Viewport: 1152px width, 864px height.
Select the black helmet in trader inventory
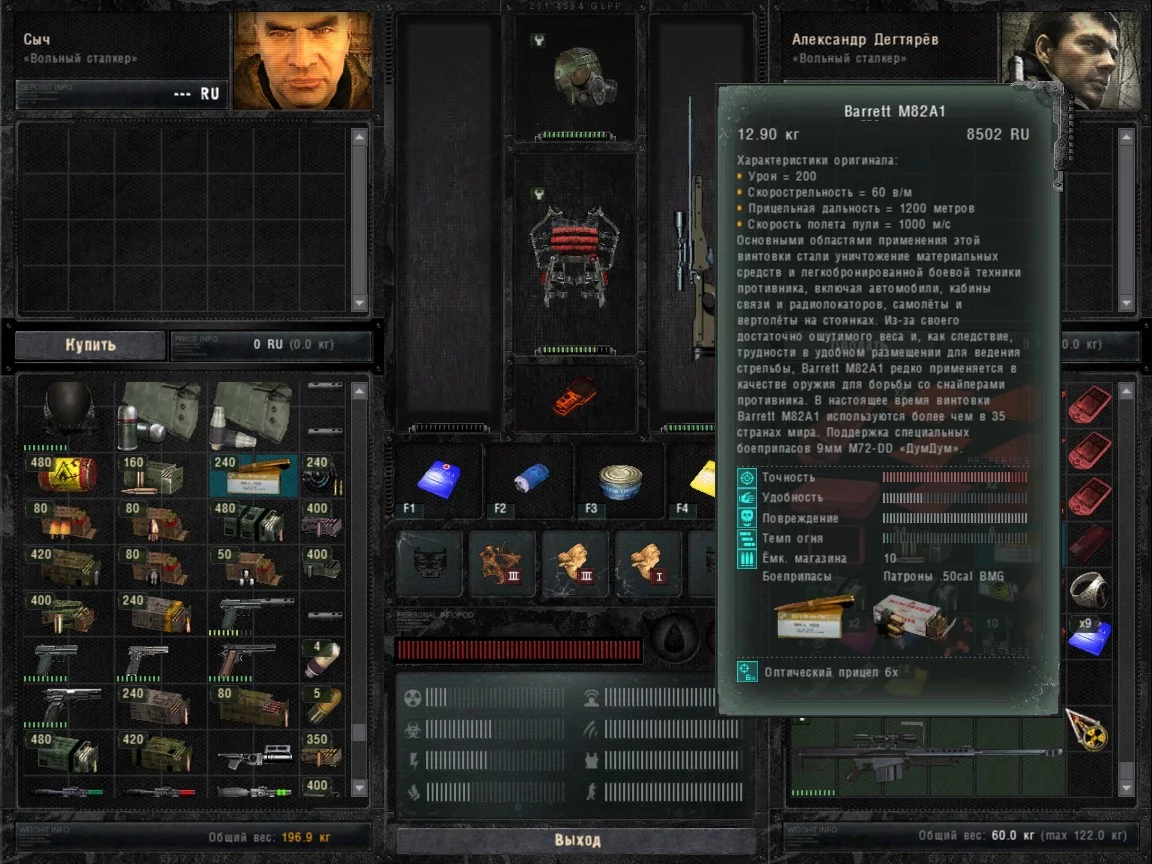(66, 411)
